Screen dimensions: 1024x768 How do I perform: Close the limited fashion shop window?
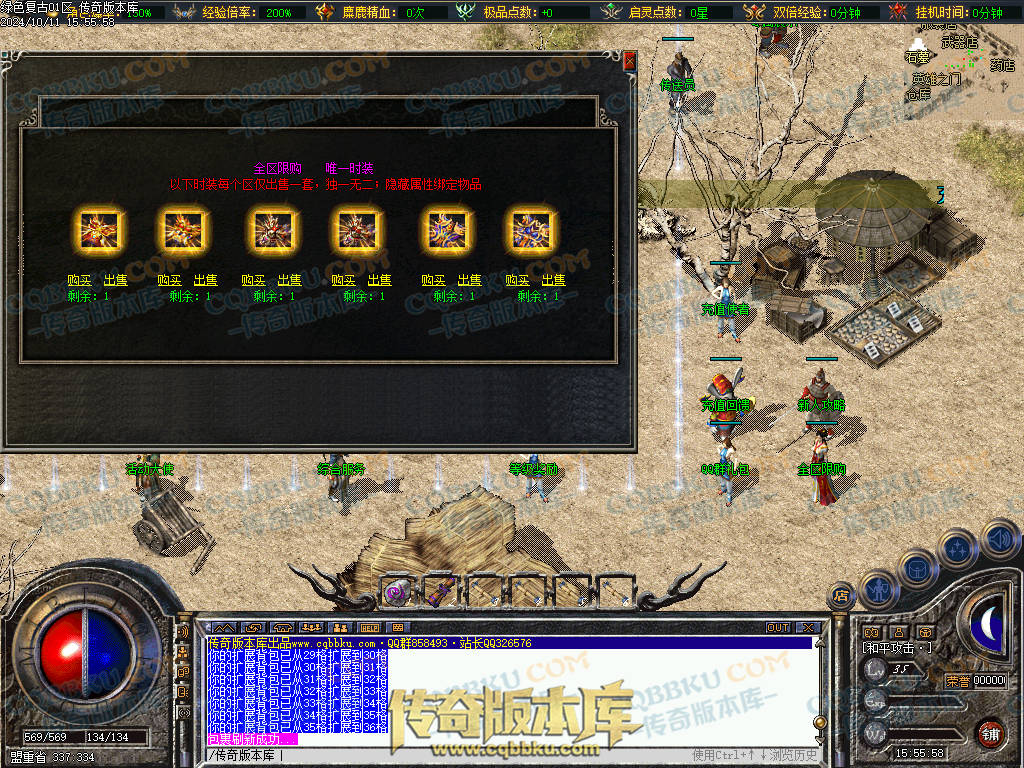(629, 61)
